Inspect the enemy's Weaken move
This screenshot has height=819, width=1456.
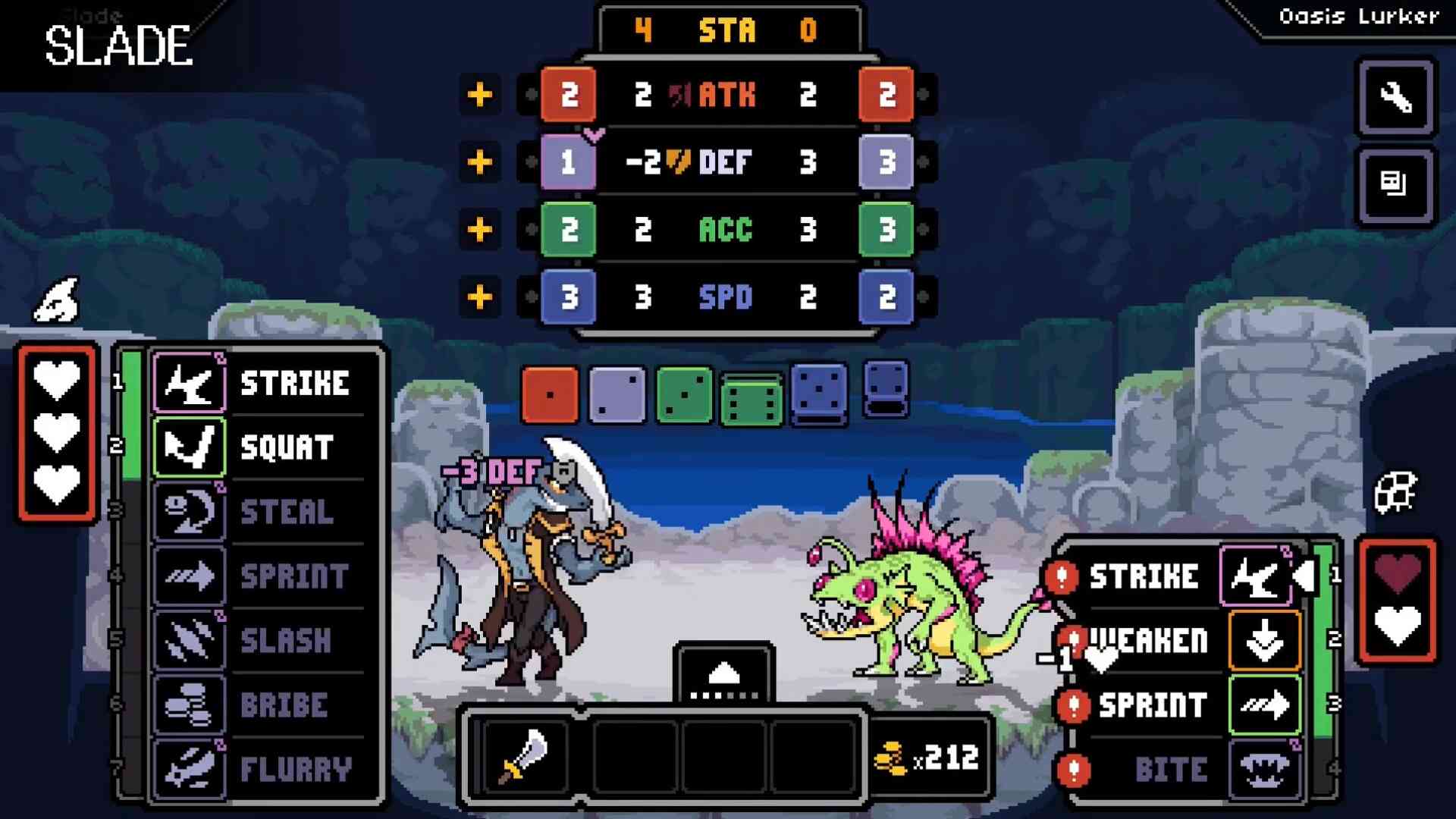point(1183,641)
